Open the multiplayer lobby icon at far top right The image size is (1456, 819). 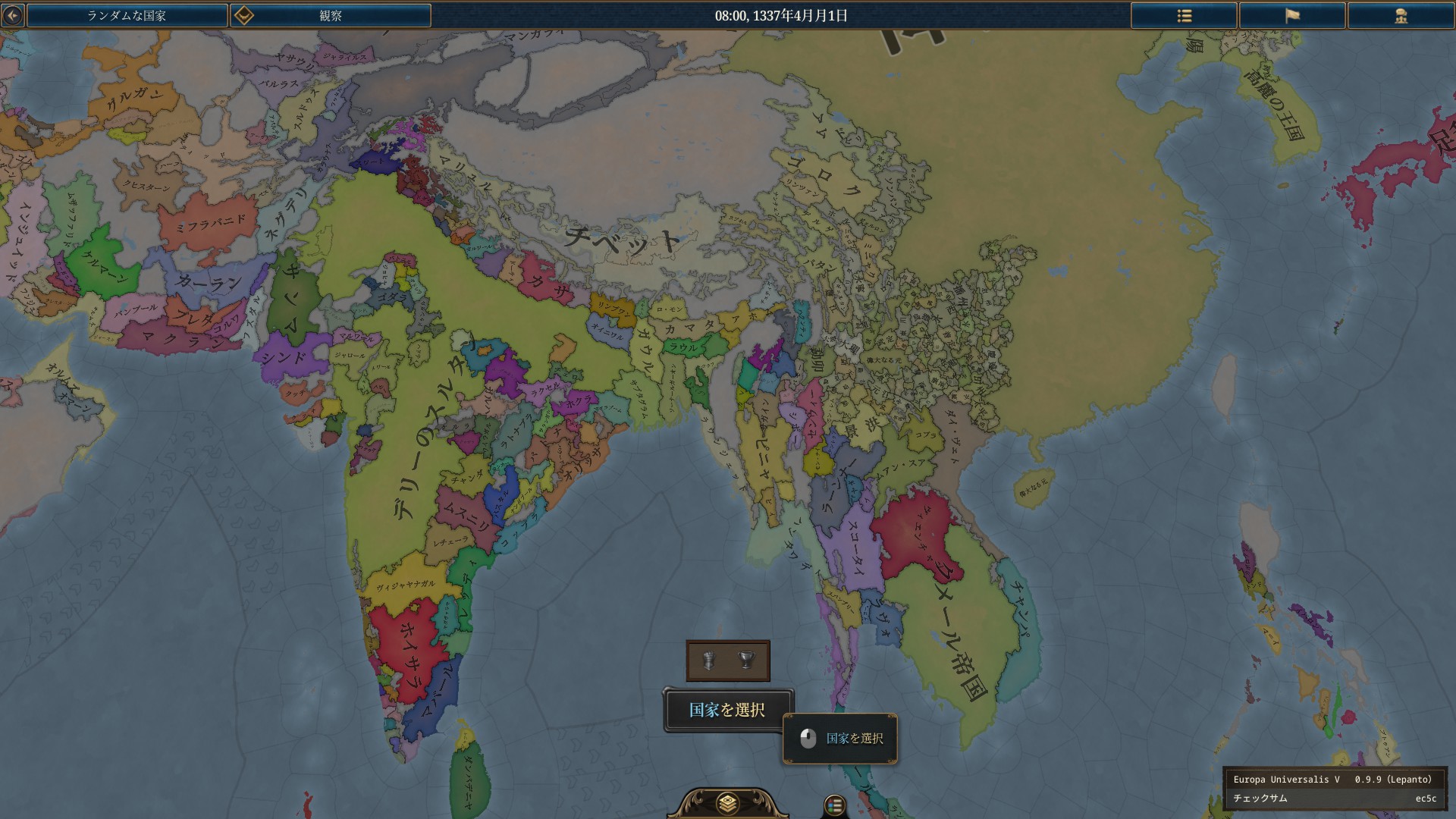pyautogui.click(x=1402, y=15)
